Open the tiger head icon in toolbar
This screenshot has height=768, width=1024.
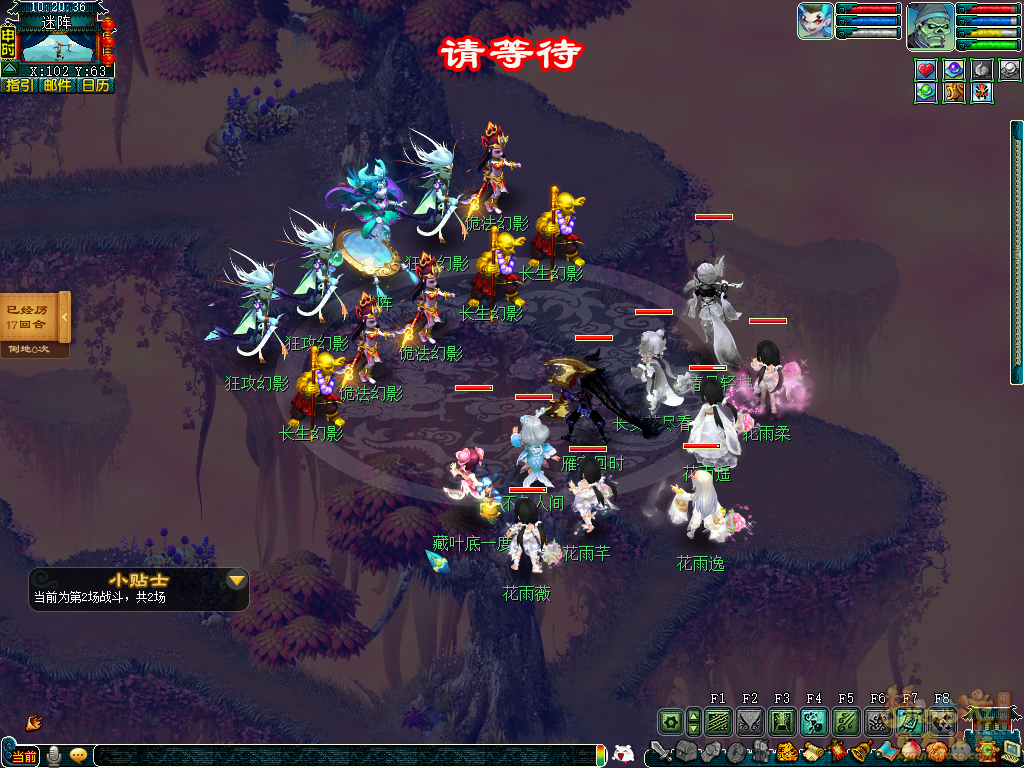(787, 752)
